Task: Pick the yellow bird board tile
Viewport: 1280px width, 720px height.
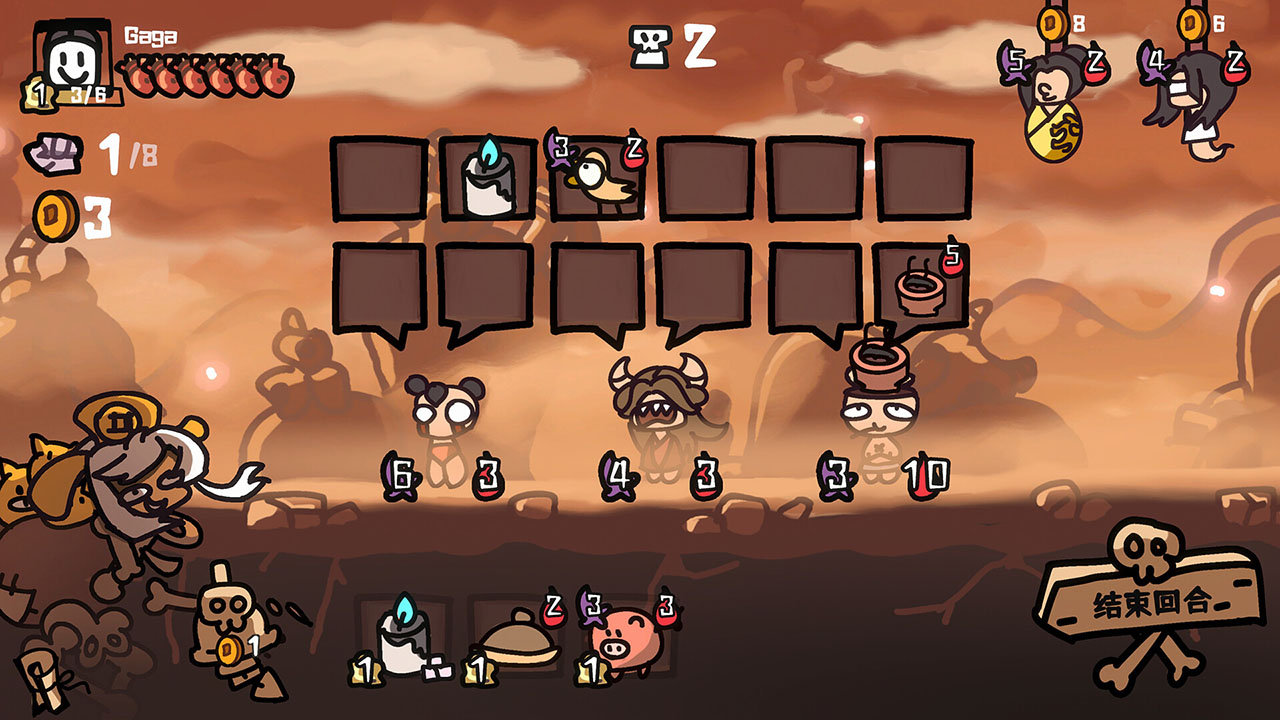Action: [x=597, y=178]
